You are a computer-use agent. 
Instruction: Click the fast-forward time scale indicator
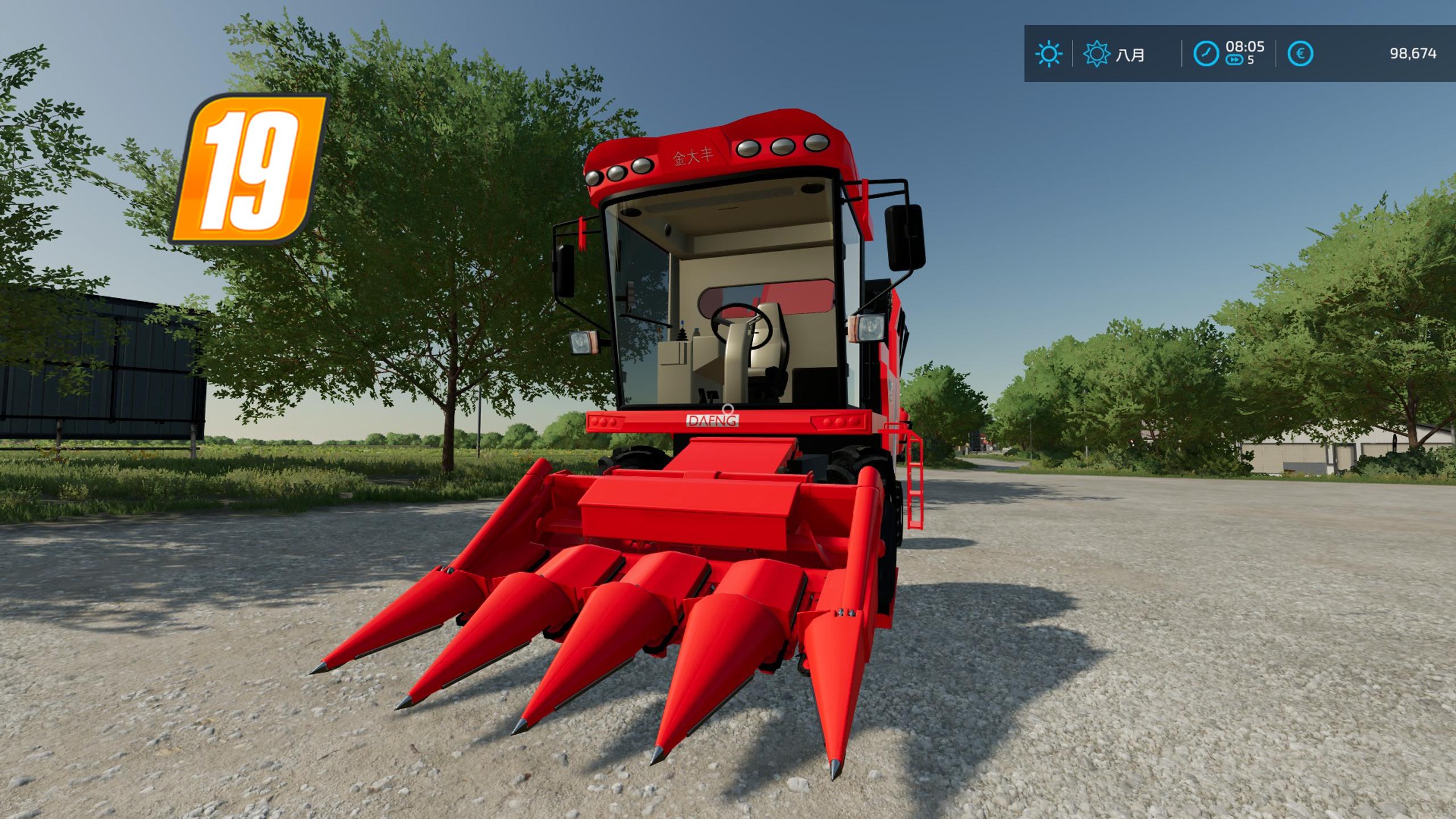(x=1234, y=60)
